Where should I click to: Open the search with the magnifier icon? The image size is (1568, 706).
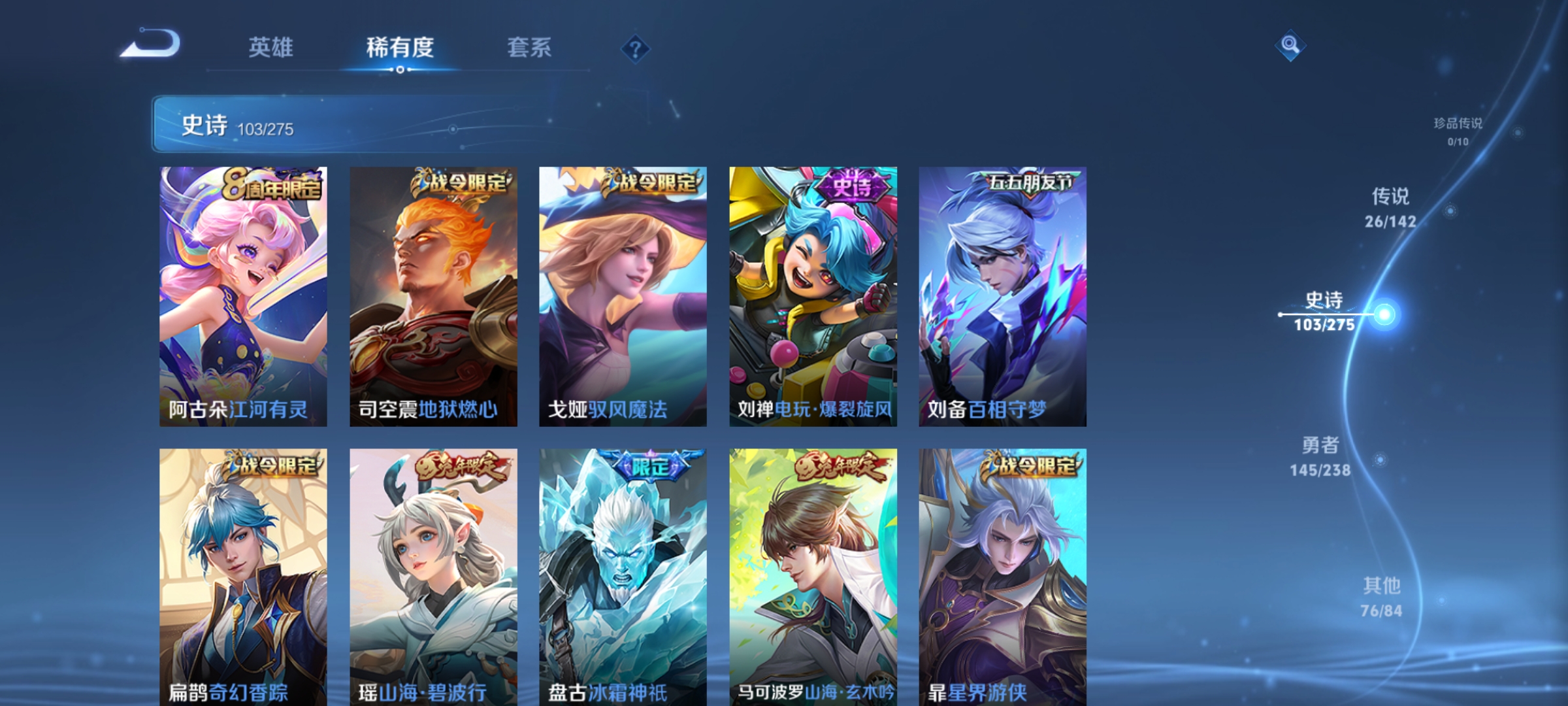1290,46
